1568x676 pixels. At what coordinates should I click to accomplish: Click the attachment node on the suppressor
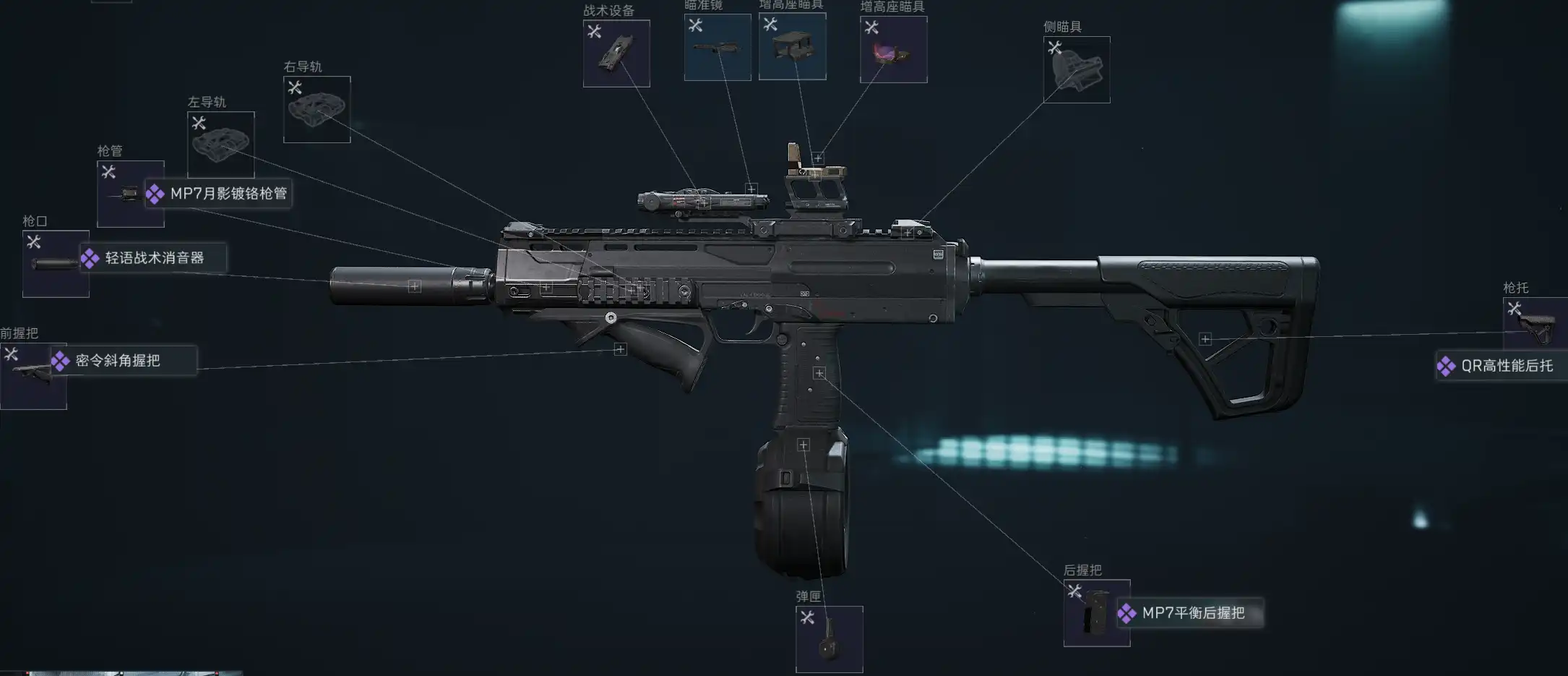(414, 286)
